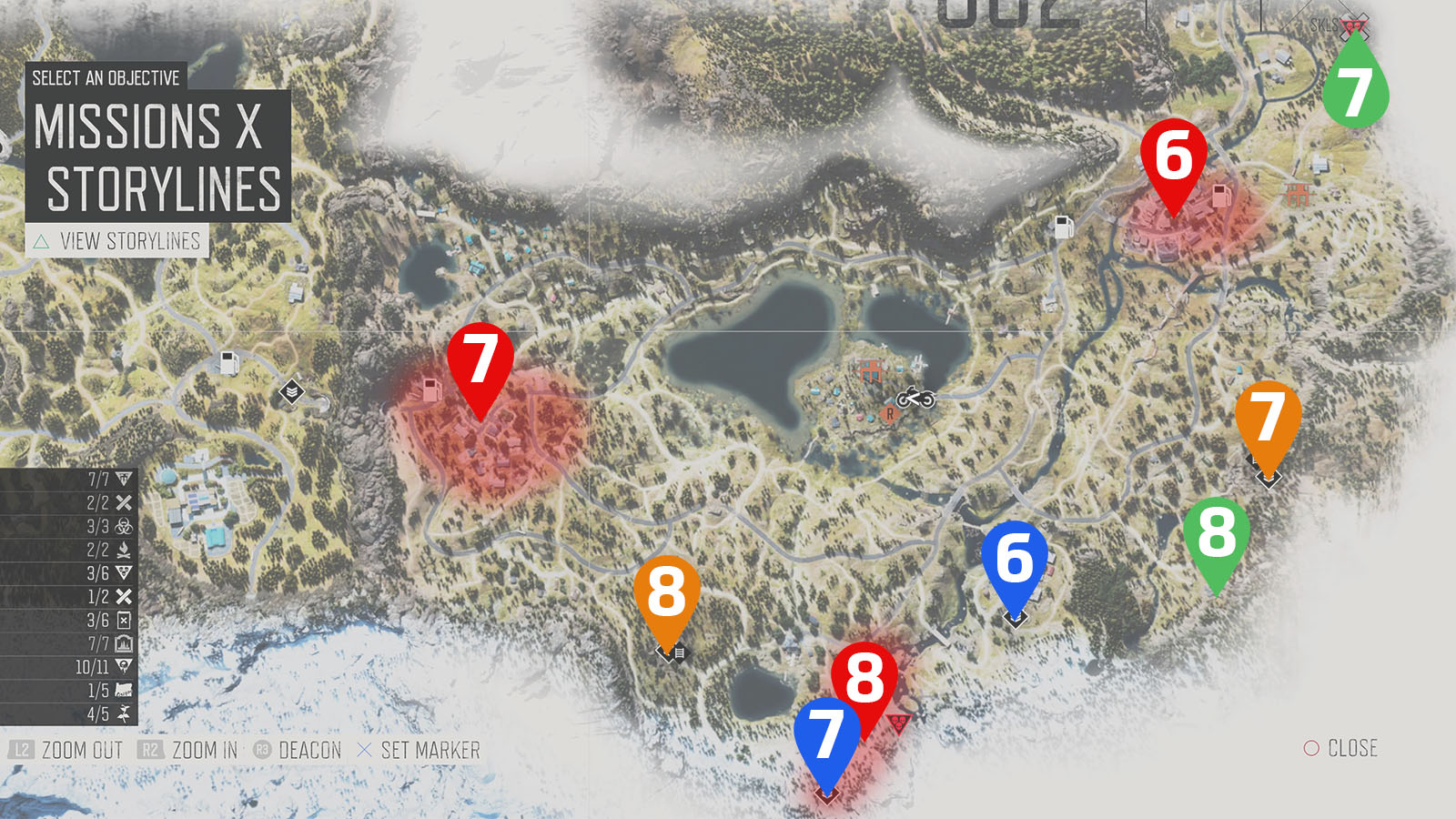Click the 2/2 campfire camp legend icon
The height and width of the screenshot is (819, 1456).
click(x=125, y=550)
